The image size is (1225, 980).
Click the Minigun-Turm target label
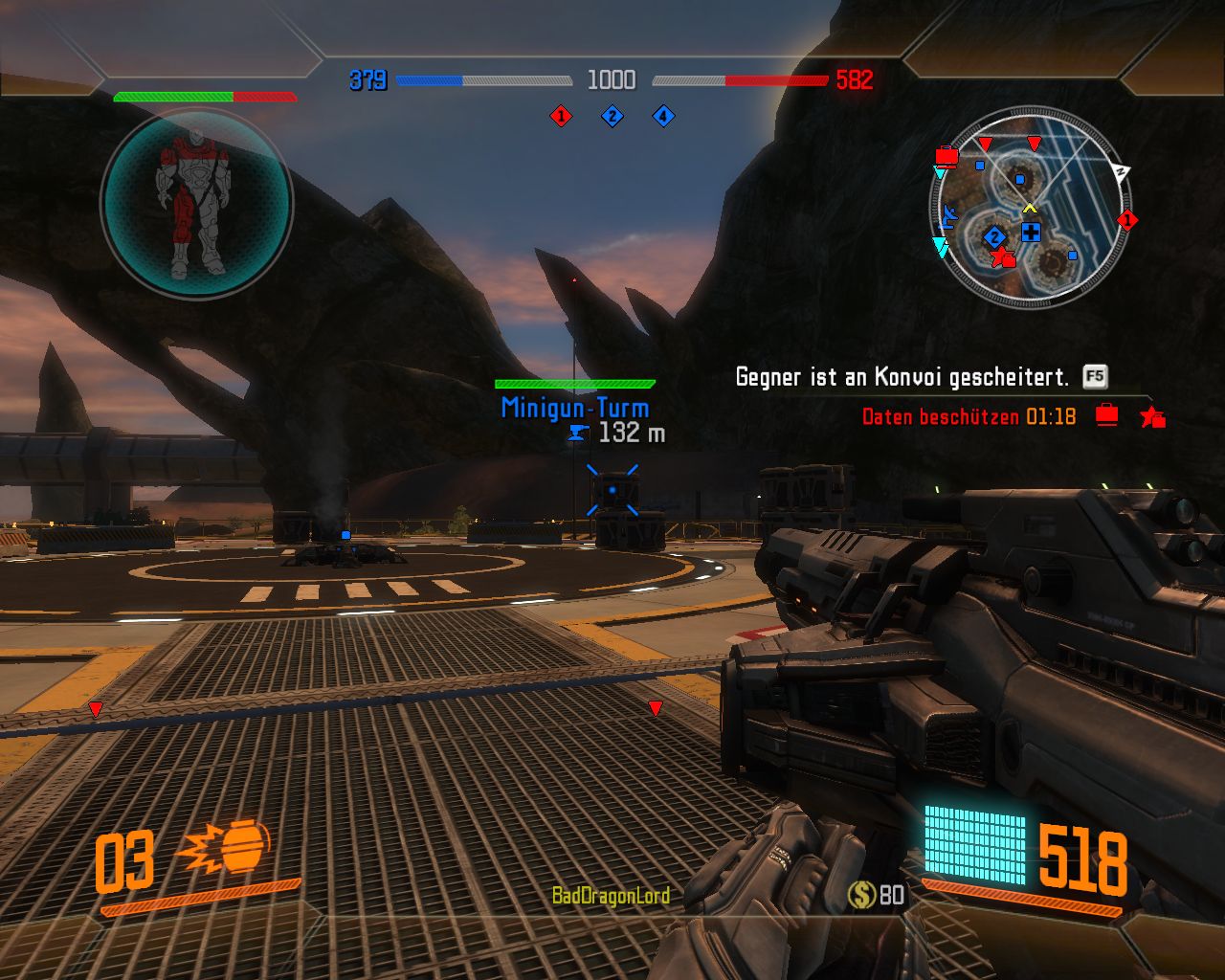coord(574,408)
